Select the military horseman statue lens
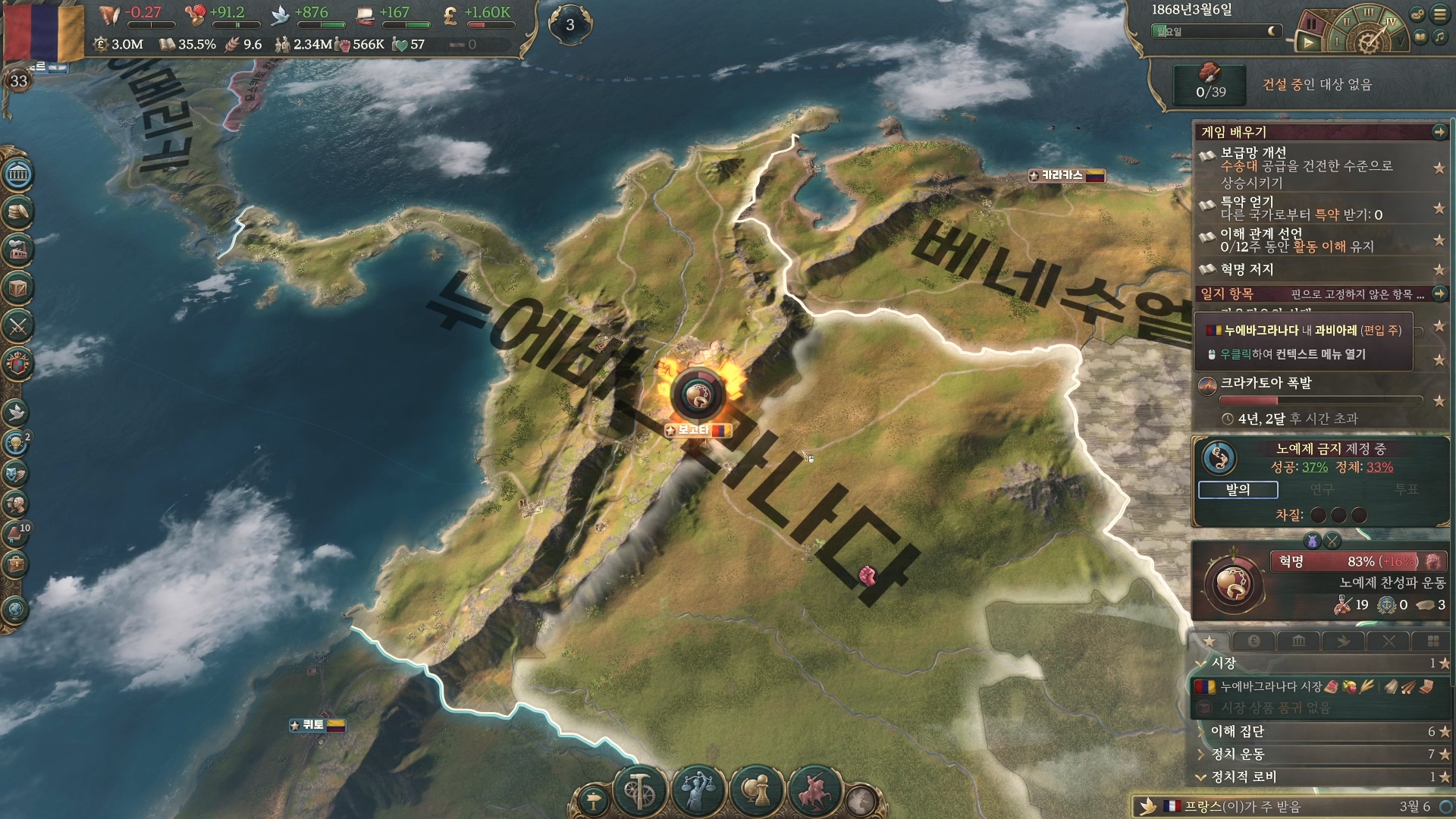This screenshot has width=1456, height=819. click(x=814, y=791)
